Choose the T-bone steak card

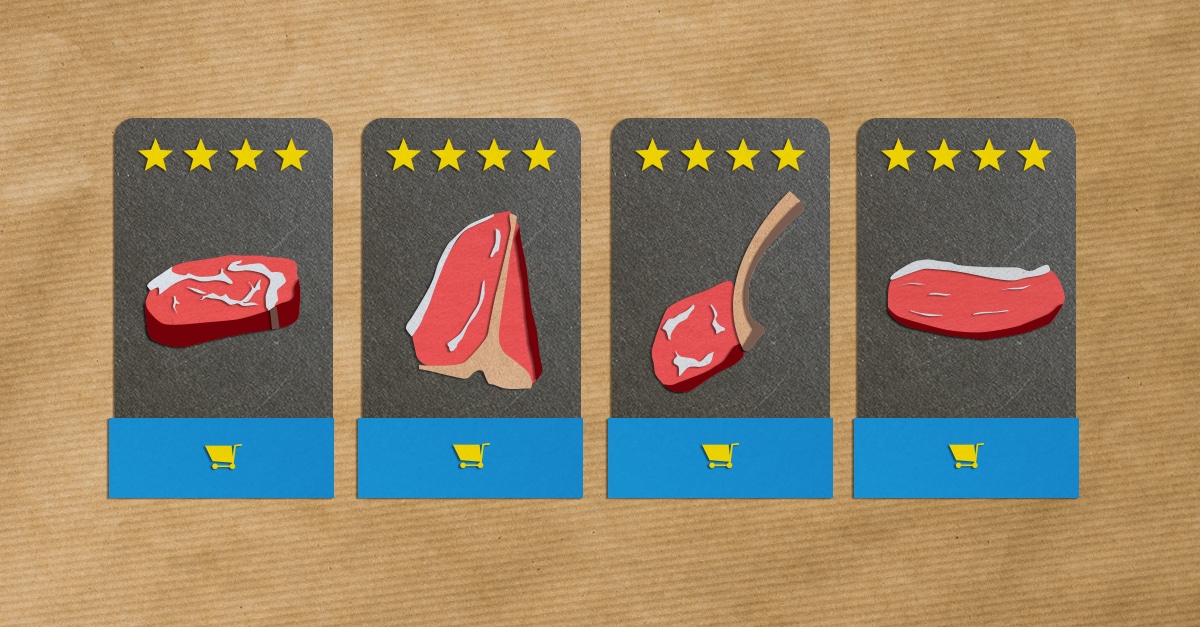(470, 300)
